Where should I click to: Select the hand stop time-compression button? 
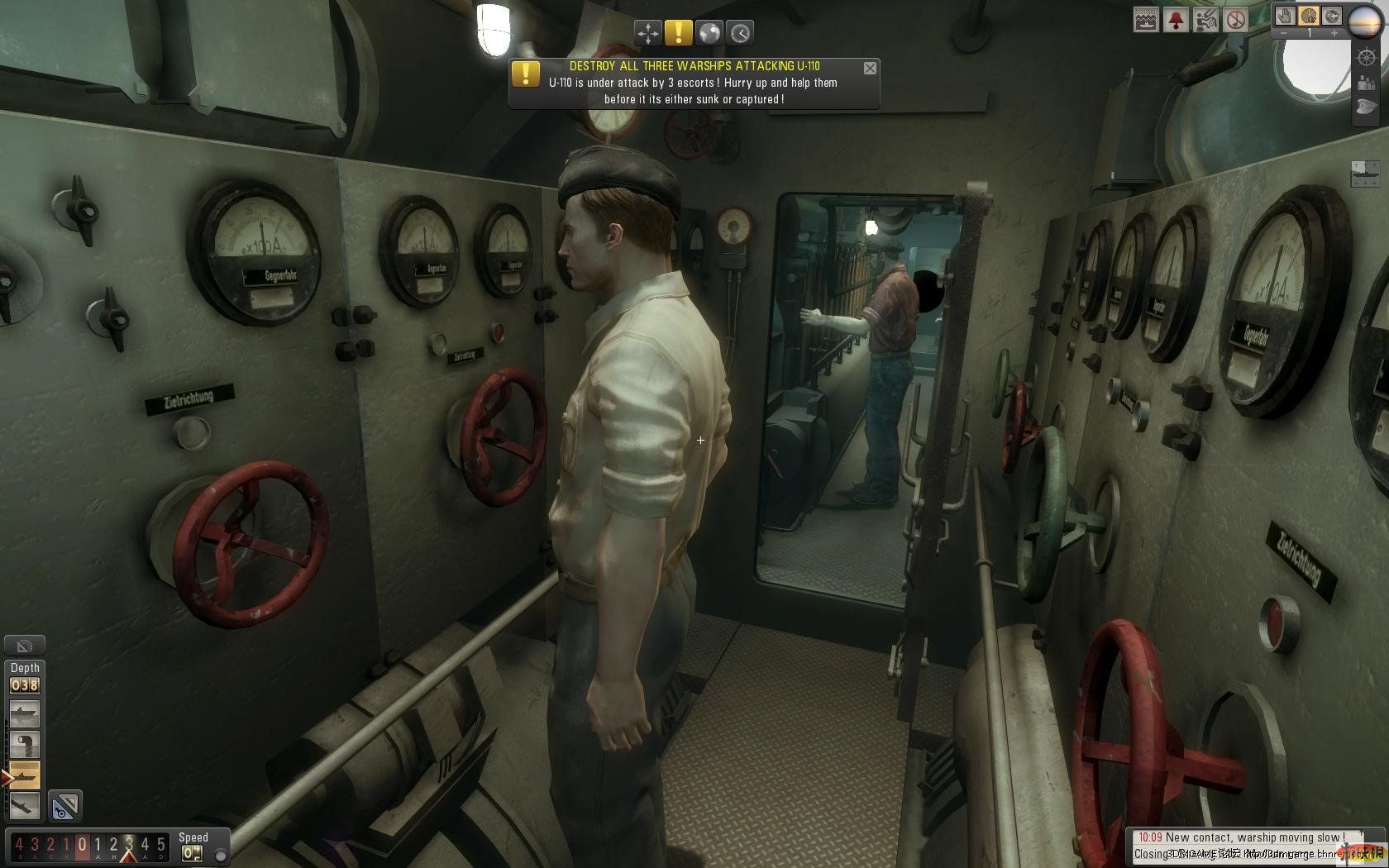1285,16
